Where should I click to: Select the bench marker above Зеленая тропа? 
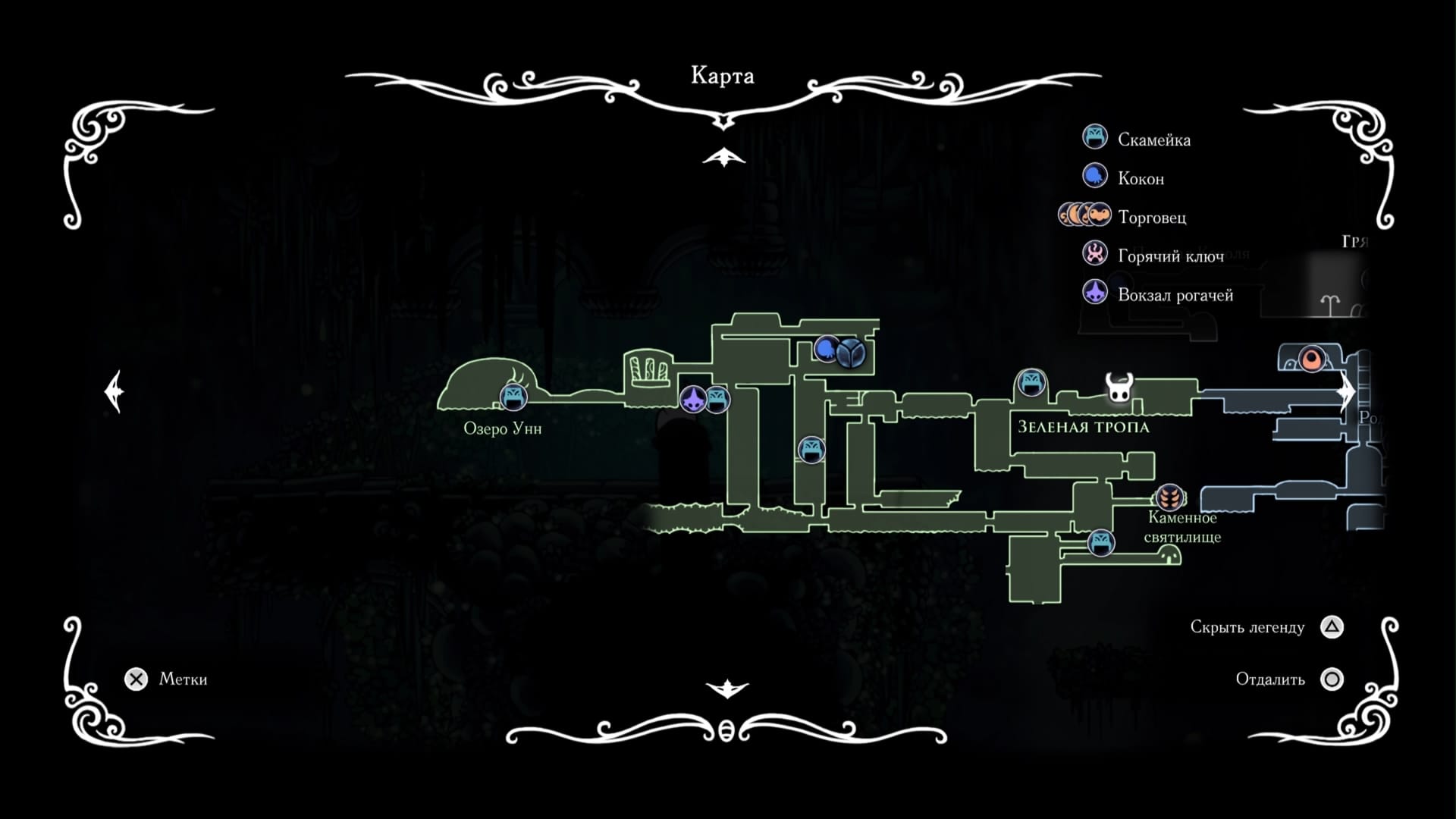(1031, 382)
